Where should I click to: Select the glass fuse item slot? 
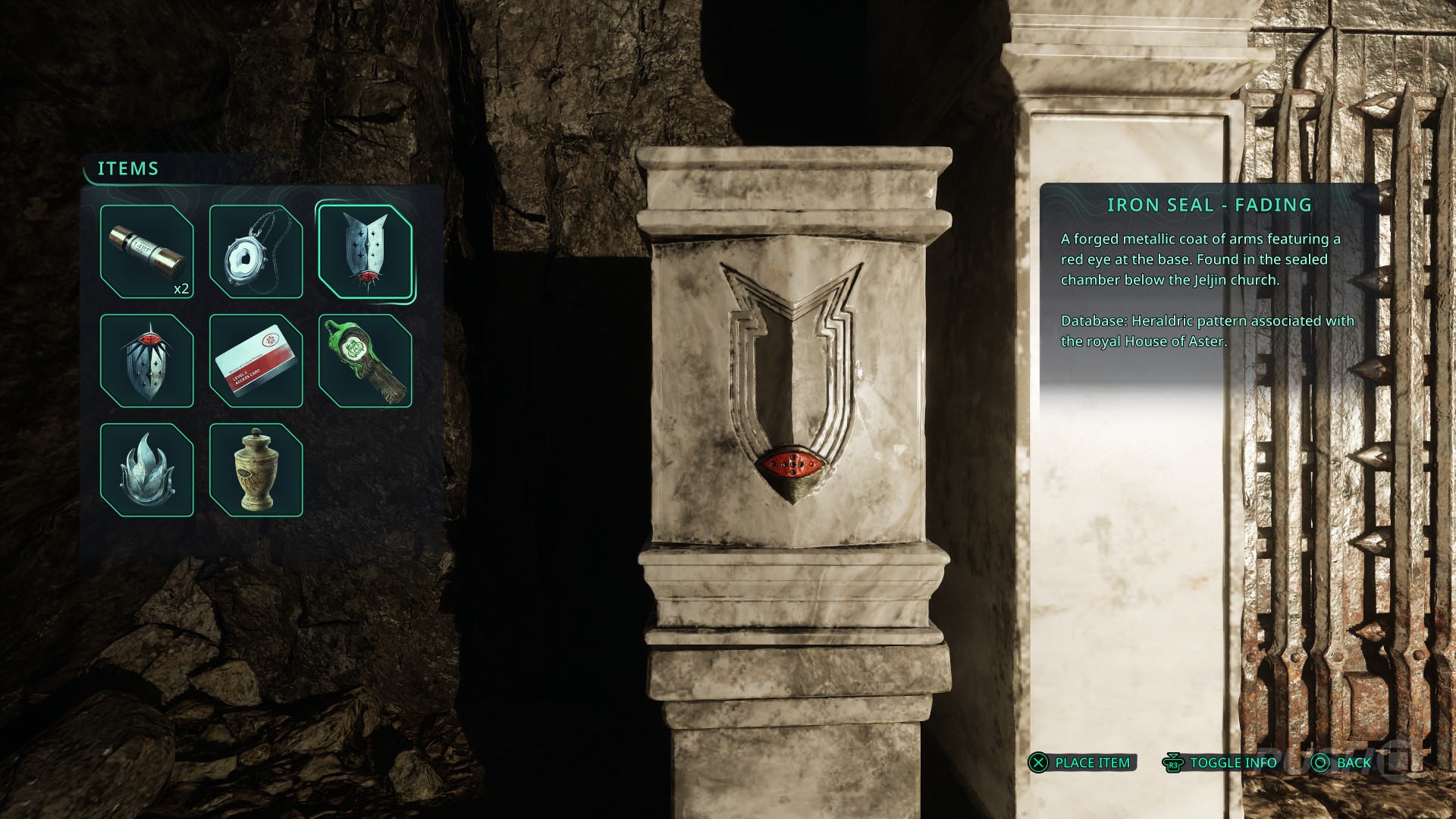146,251
